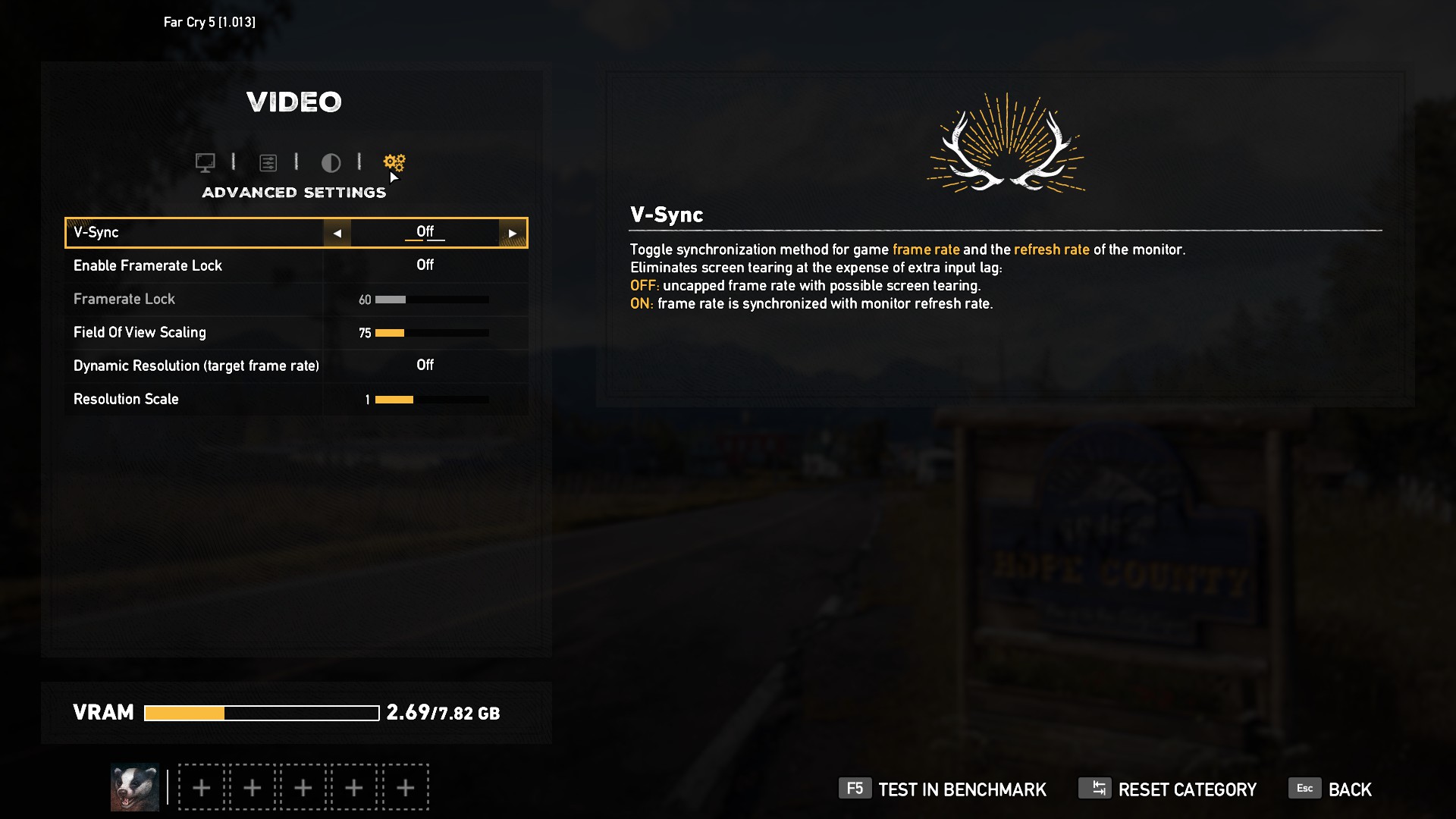Image resolution: width=1456 pixels, height=819 pixels.
Task: Go Back from video settings
Action: coord(1331,789)
